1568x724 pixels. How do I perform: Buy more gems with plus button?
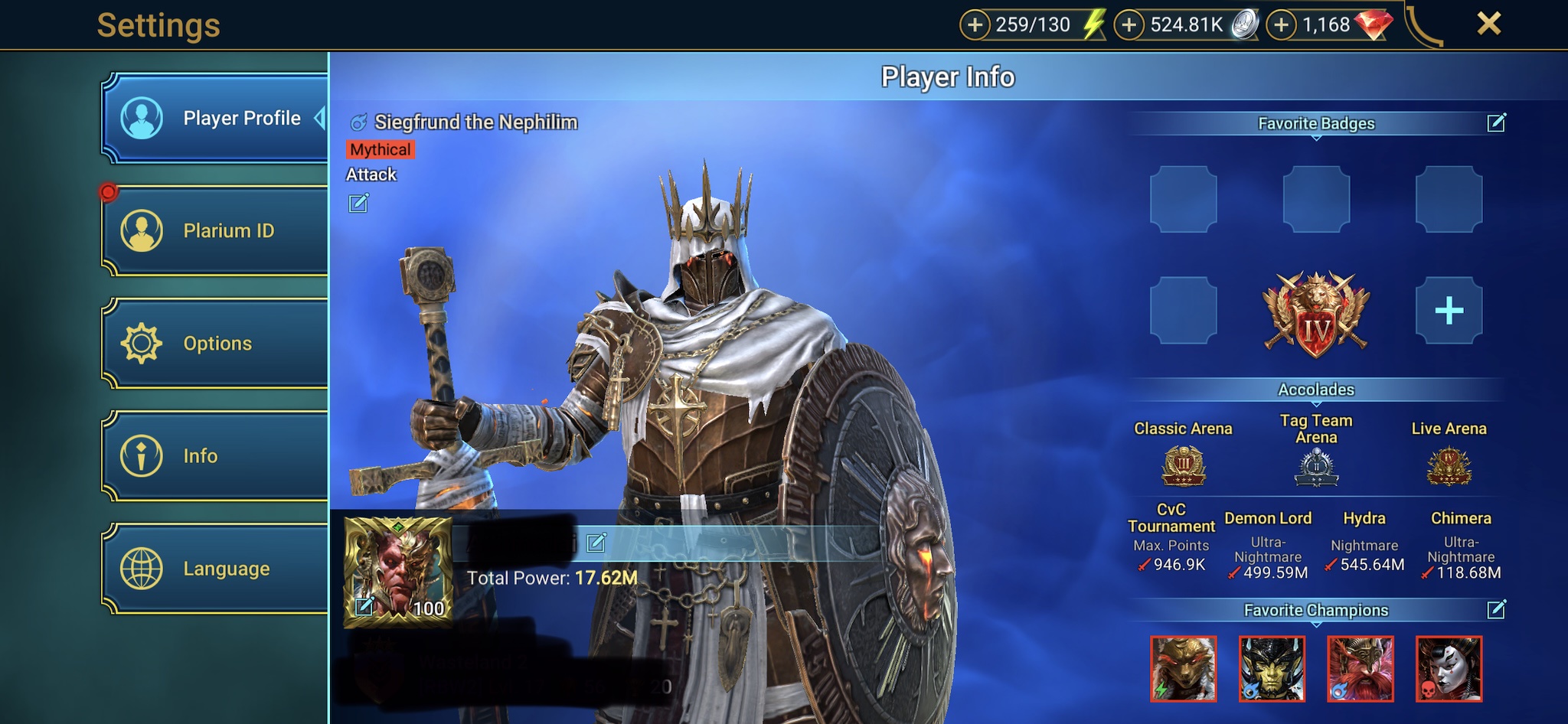point(1281,25)
